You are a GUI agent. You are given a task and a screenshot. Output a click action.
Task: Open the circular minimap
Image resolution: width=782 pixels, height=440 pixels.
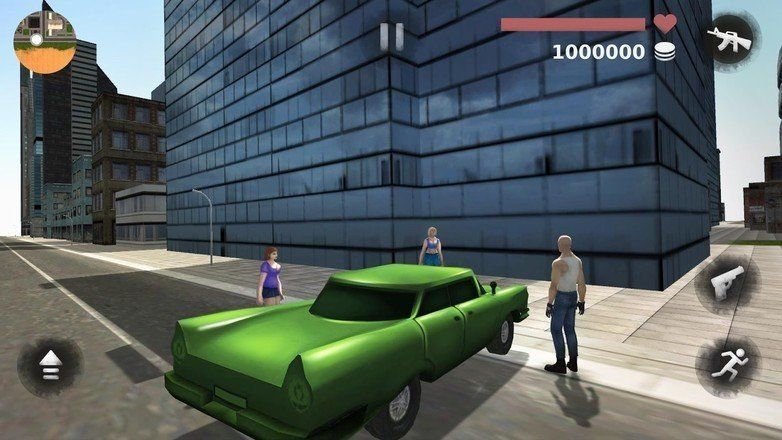tap(44, 43)
